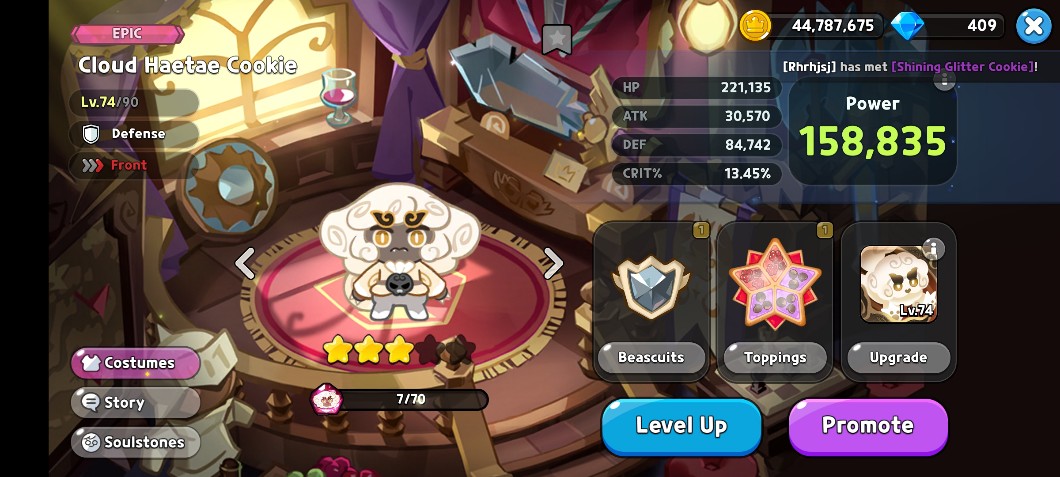Screen dimensions: 1060x477
Task: Click the blue crystal currency icon
Action: point(907,26)
